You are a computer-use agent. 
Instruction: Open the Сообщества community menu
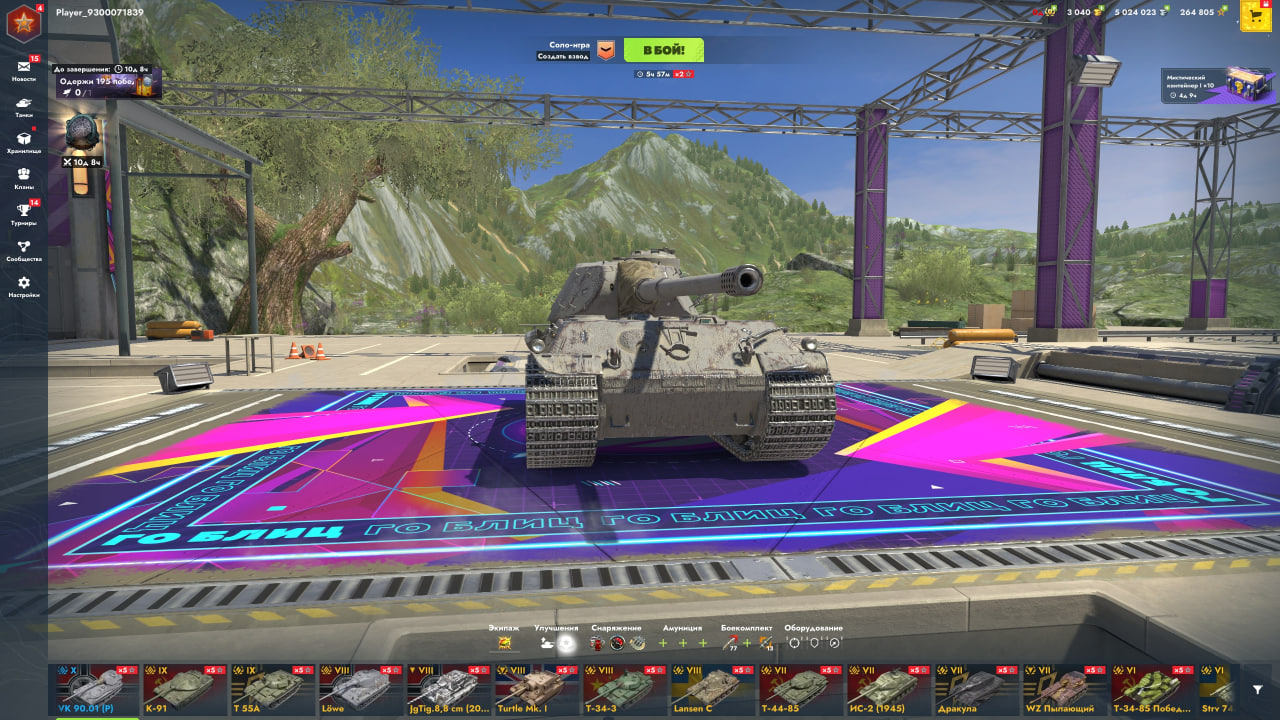[x=24, y=250]
